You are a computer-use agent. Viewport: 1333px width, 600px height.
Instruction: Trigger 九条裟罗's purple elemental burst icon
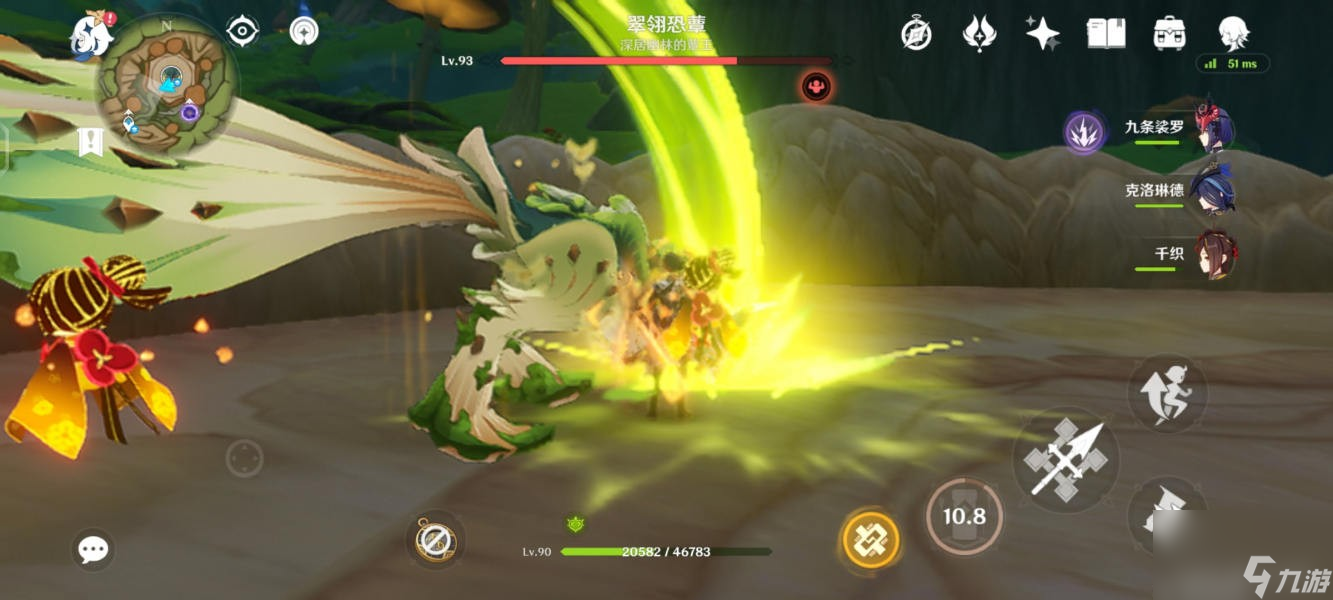(x=1084, y=132)
